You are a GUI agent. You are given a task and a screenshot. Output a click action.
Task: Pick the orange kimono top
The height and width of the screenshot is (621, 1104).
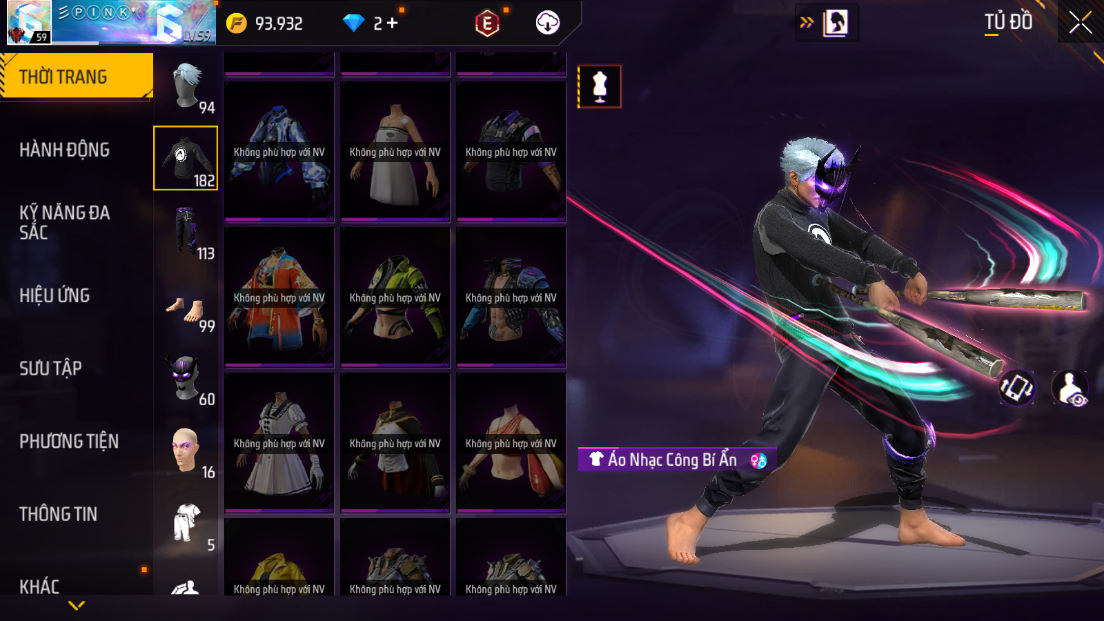[x=279, y=296]
